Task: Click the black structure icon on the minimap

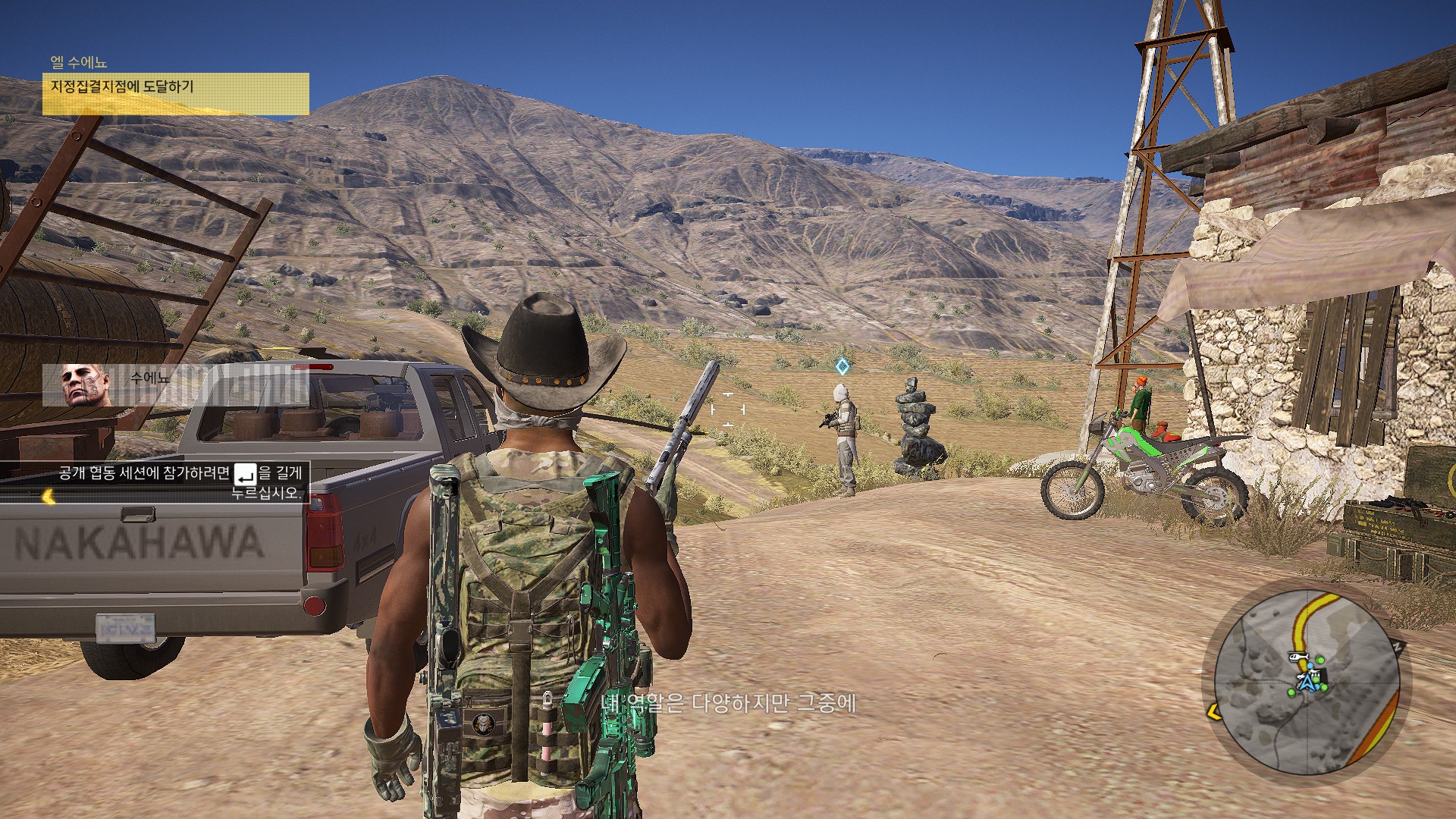Action: click(x=1323, y=675)
